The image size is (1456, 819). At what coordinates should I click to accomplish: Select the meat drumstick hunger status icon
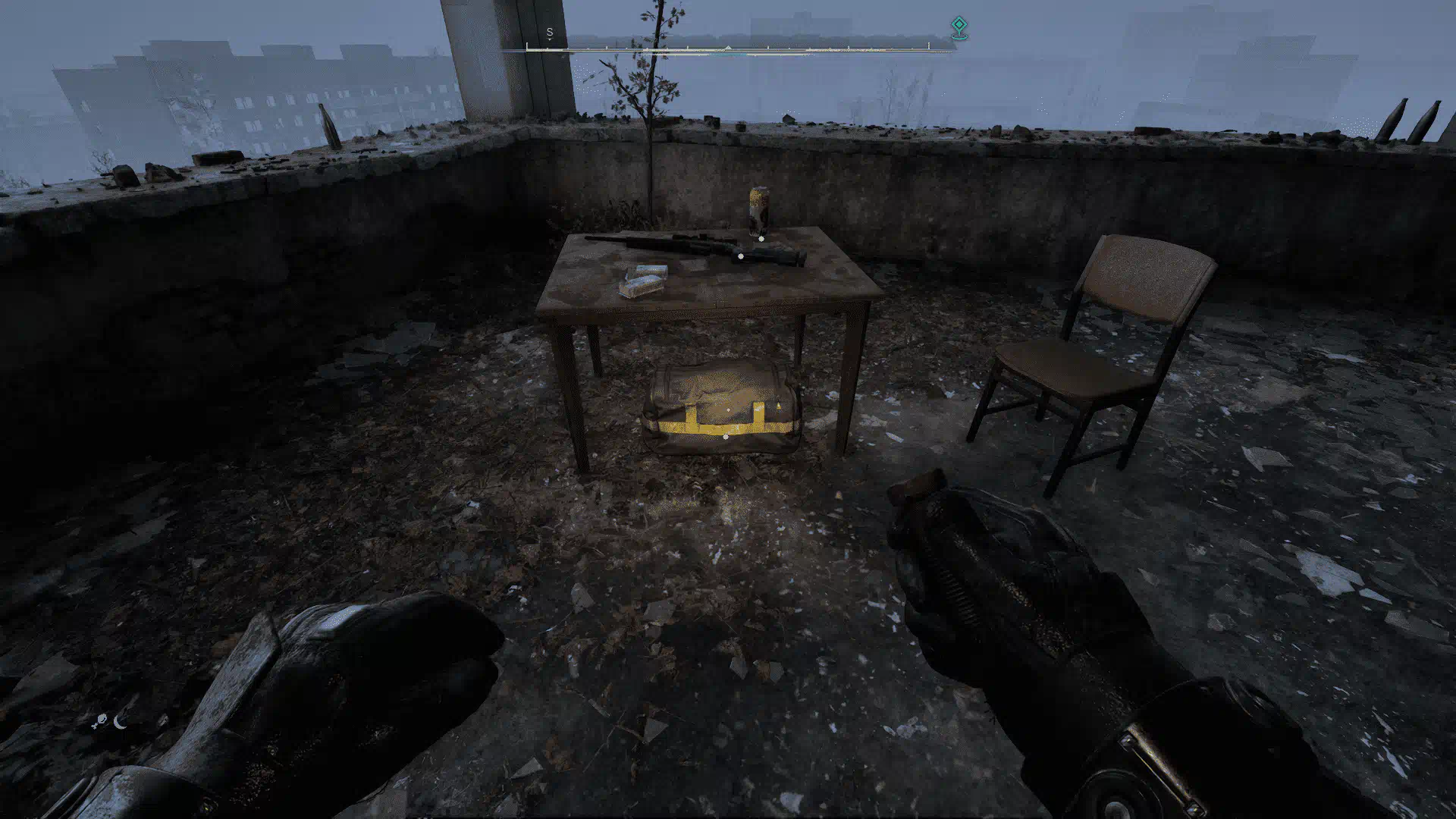(100, 722)
